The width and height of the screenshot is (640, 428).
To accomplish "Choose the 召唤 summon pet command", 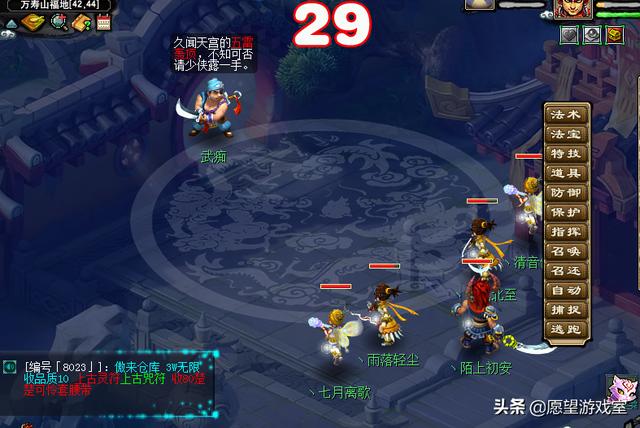I will click(x=565, y=251).
